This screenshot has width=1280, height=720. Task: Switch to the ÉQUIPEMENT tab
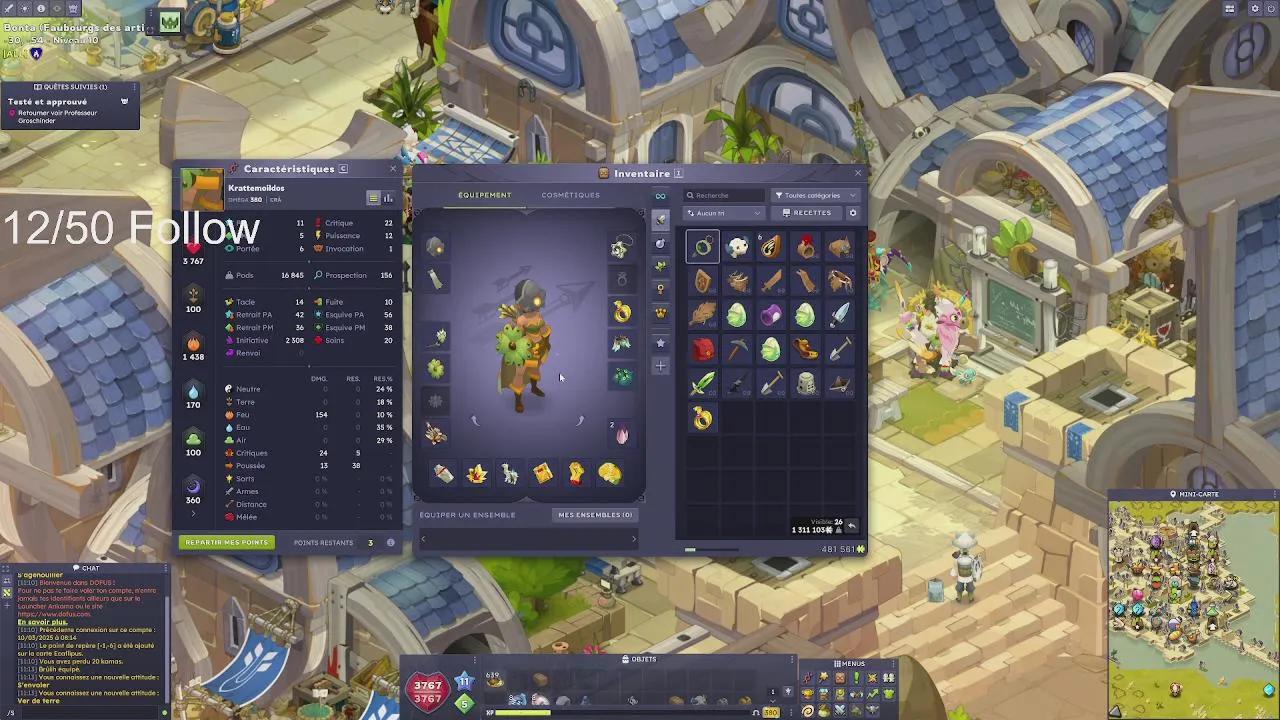485,195
